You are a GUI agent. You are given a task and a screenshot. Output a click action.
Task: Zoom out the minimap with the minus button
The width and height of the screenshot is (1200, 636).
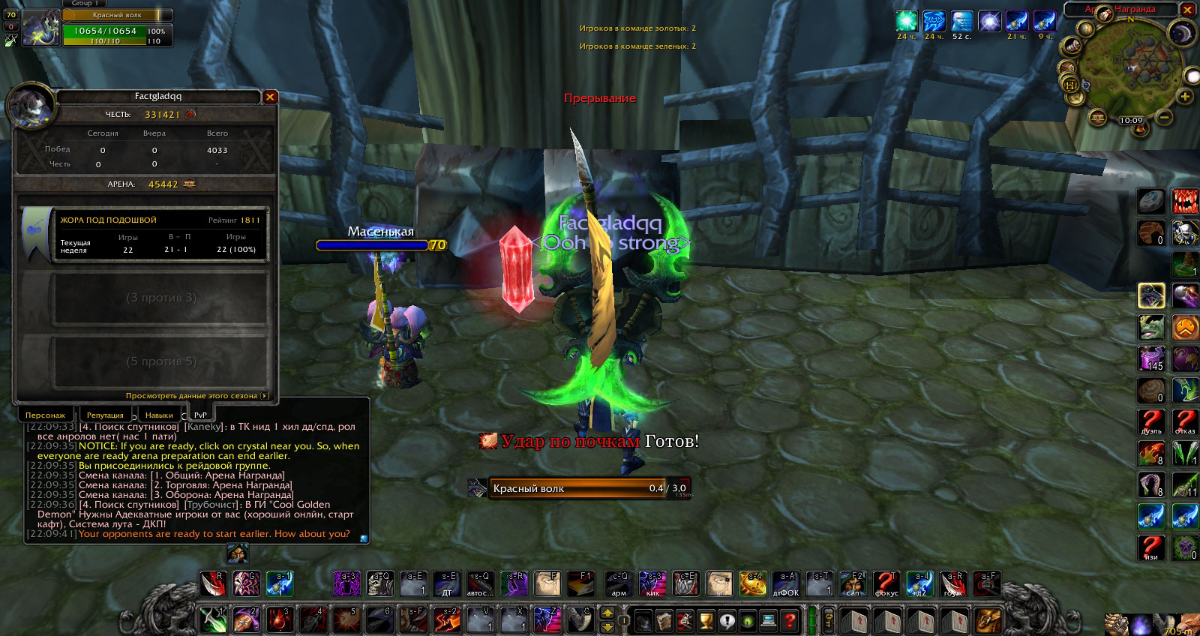(x=1164, y=119)
